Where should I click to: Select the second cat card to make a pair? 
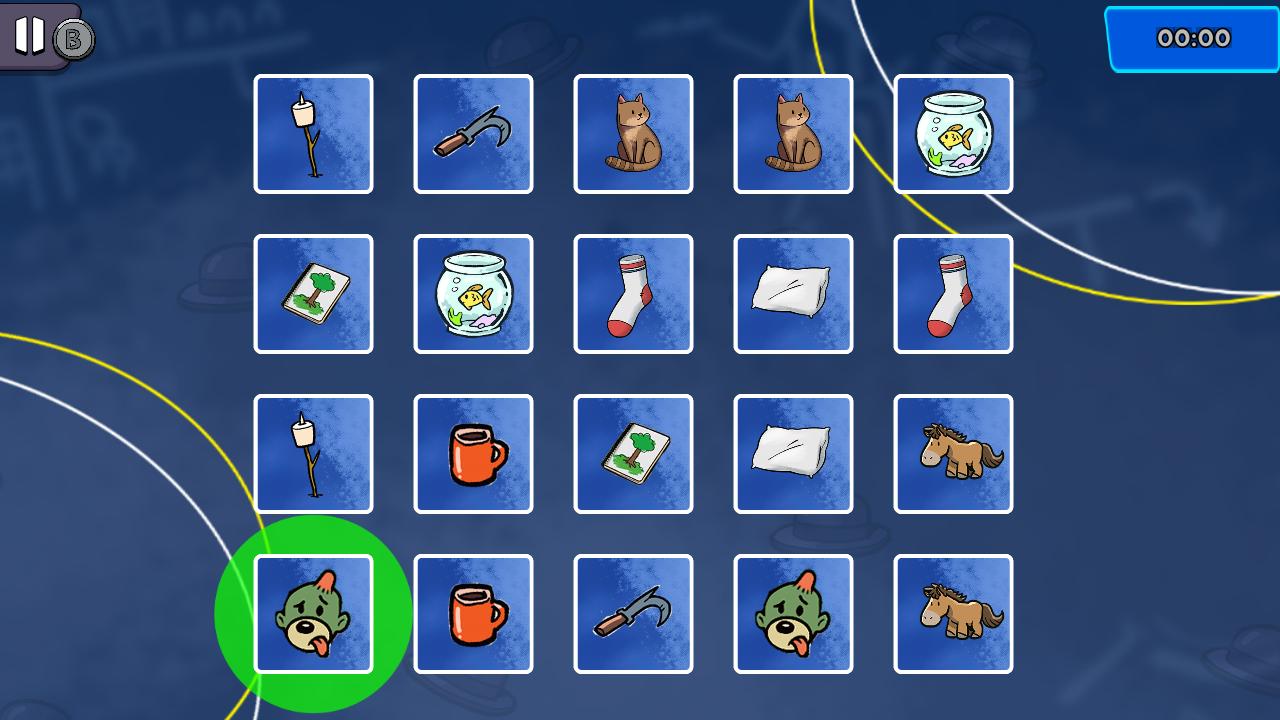coord(793,134)
